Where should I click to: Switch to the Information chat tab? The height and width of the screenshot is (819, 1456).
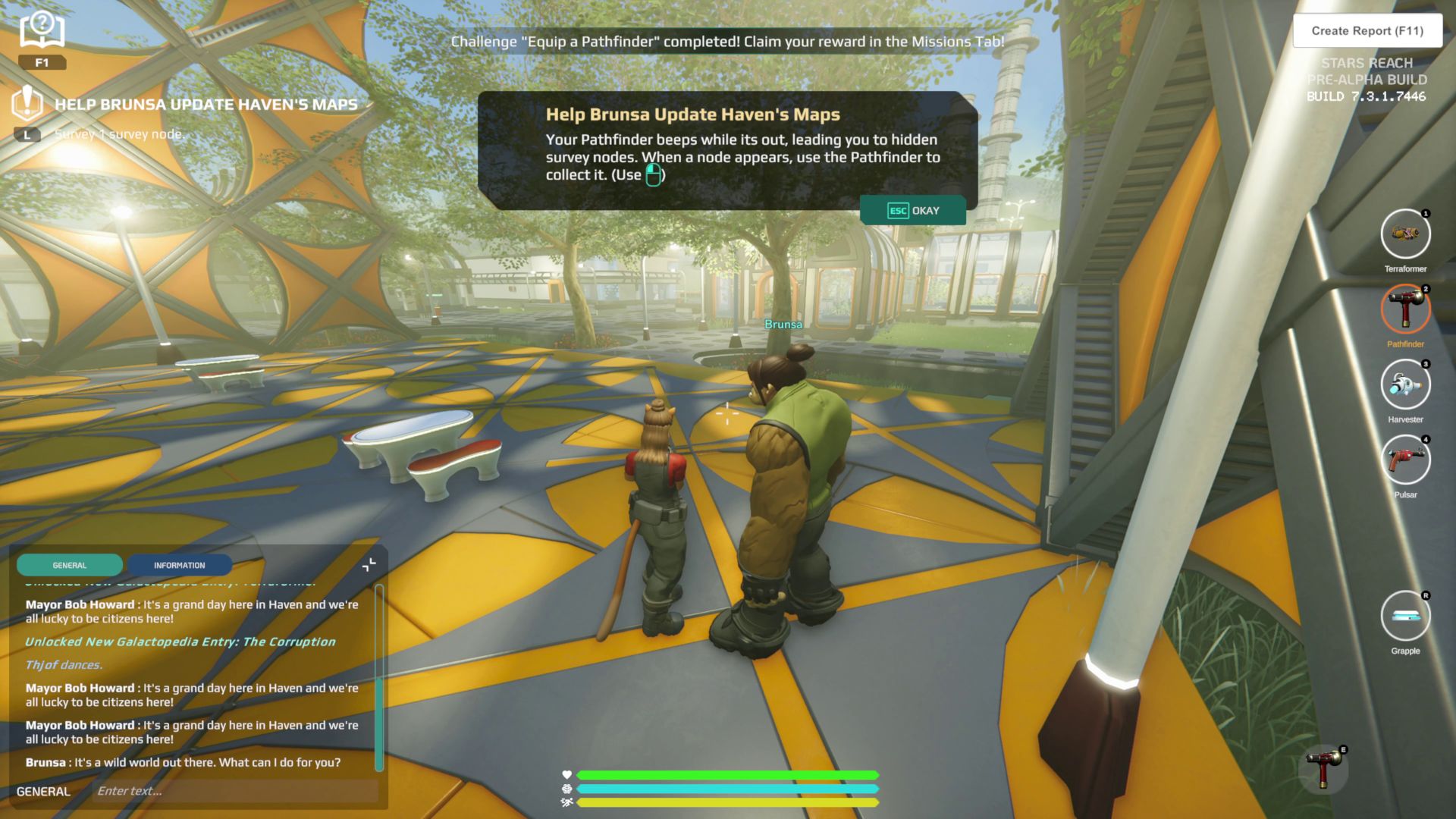(180, 565)
